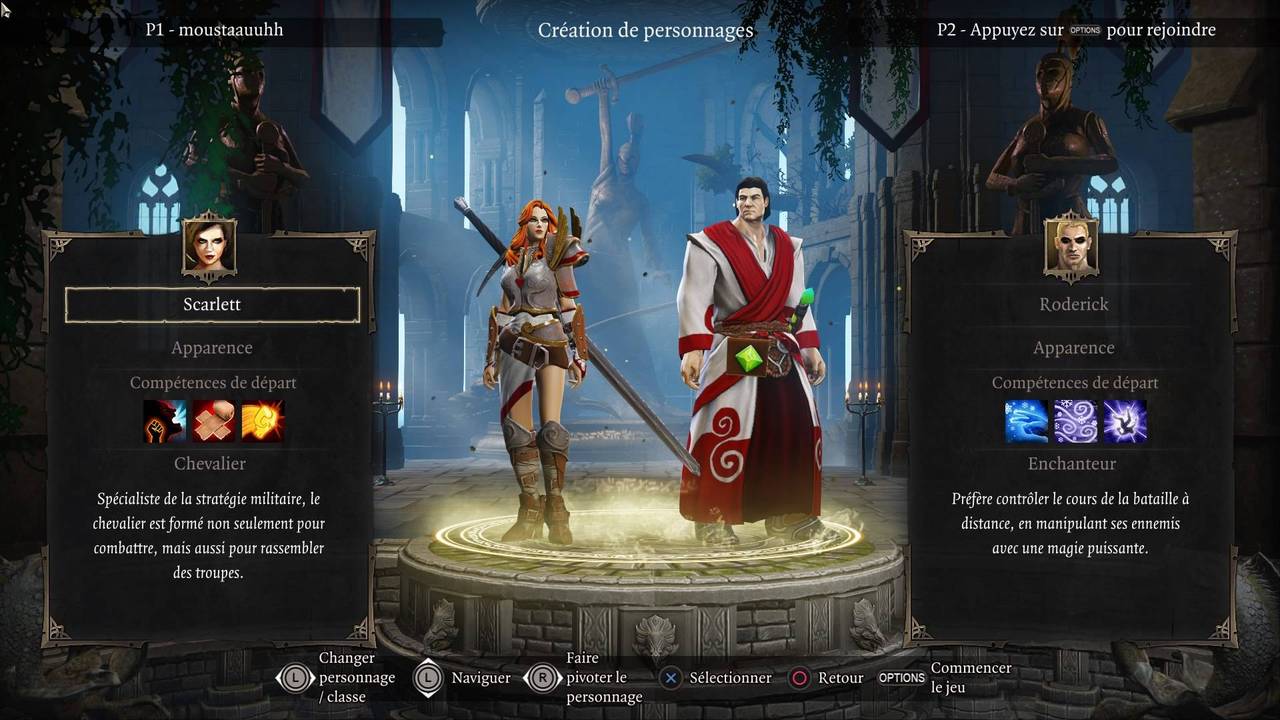Choose the Enchanteur class label
This screenshot has width=1280, height=720.
click(1072, 464)
